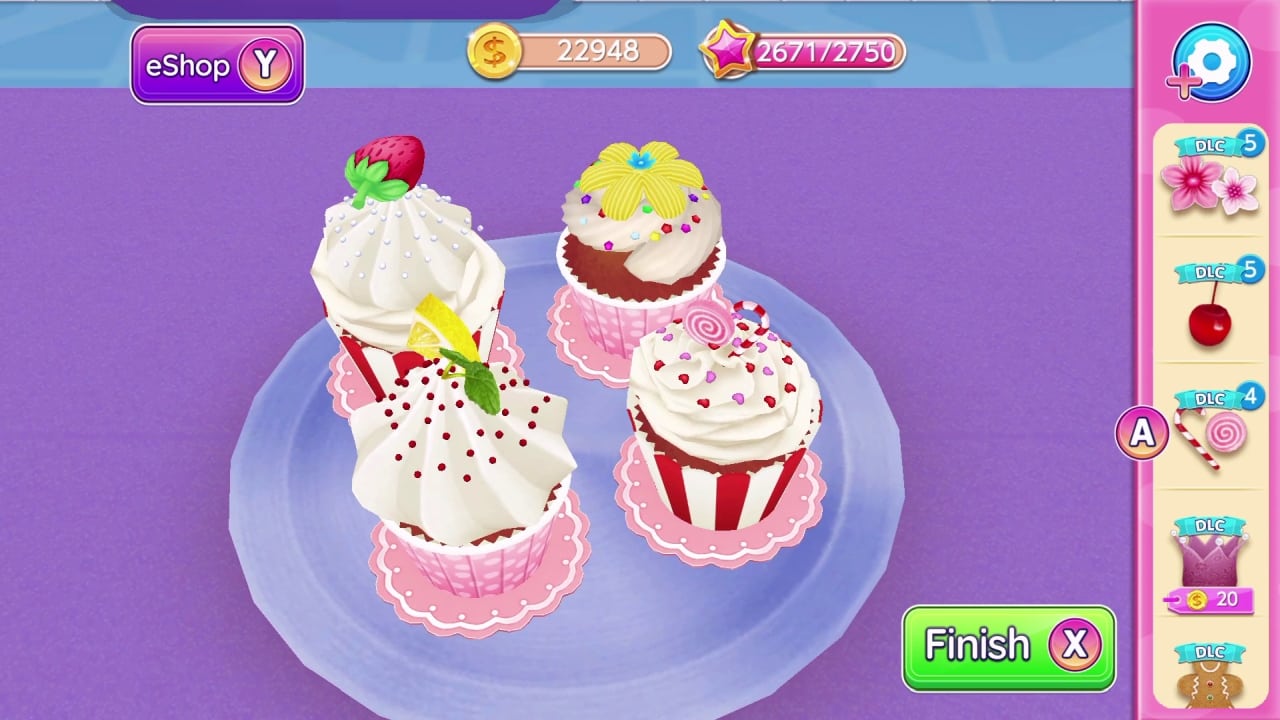The height and width of the screenshot is (720, 1280).
Task: Select the gingerbread man decoration
Action: tap(1210, 690)
